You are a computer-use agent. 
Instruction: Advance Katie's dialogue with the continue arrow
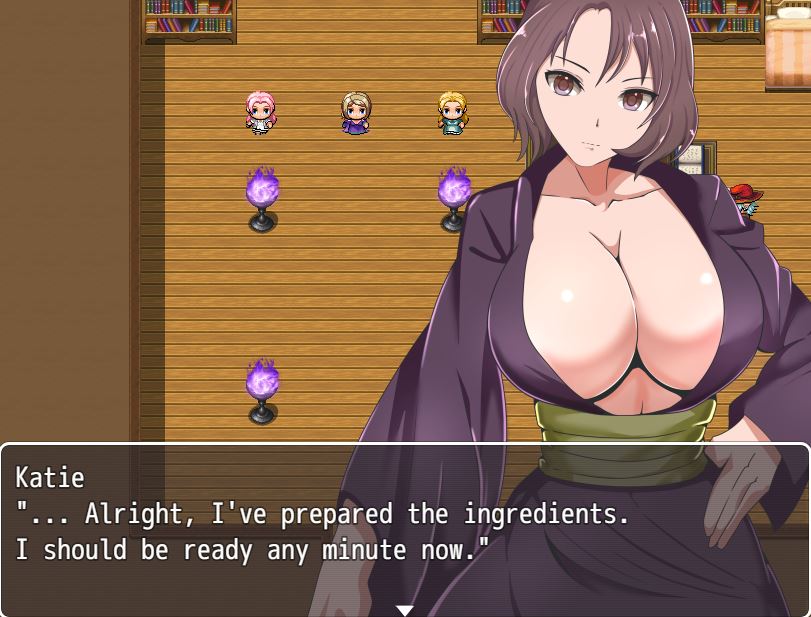[x=404, y=609]
